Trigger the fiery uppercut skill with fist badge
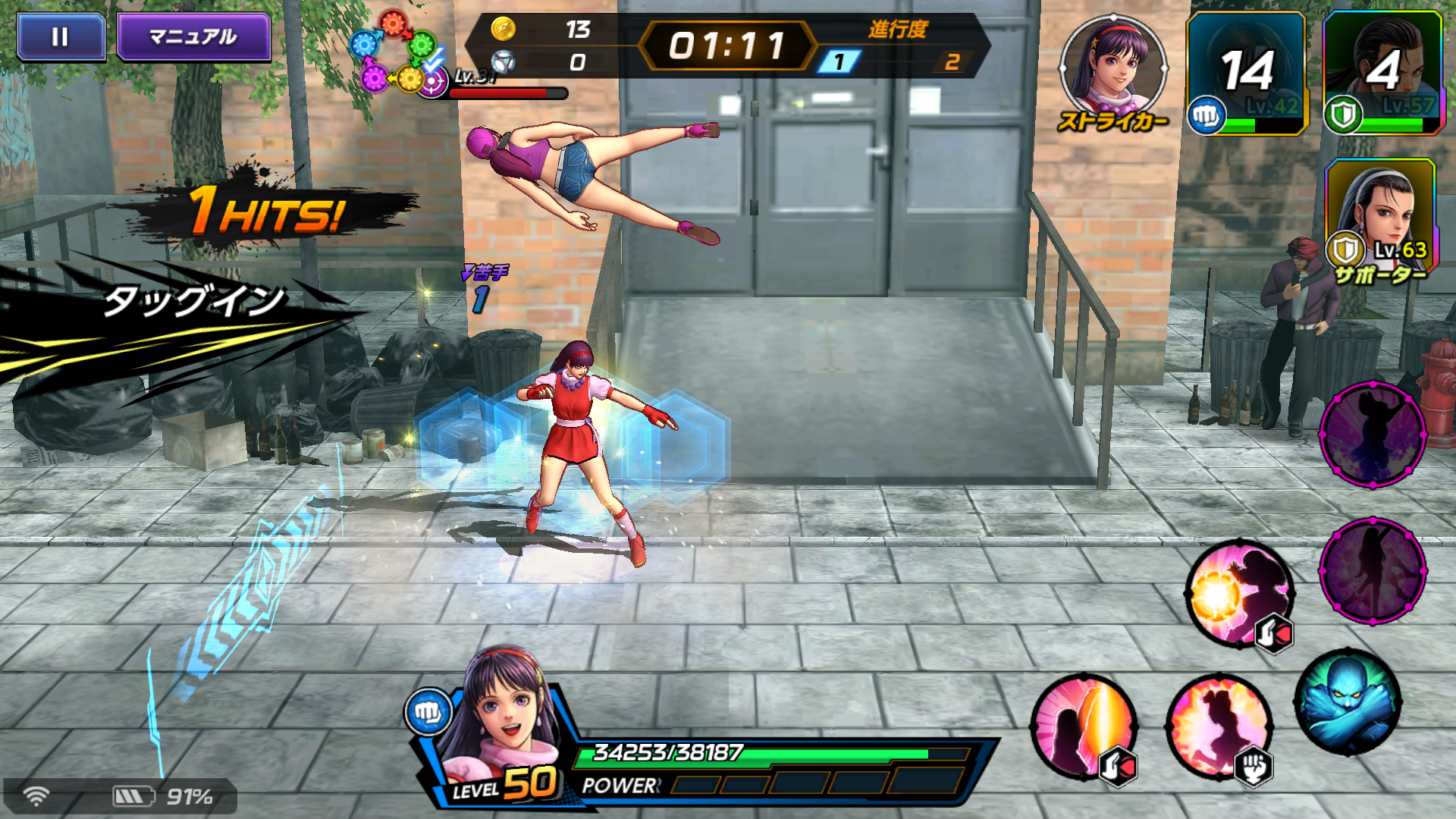Image resolution: width=1456 pixels, height=819 pixels. coord(1219,726)
